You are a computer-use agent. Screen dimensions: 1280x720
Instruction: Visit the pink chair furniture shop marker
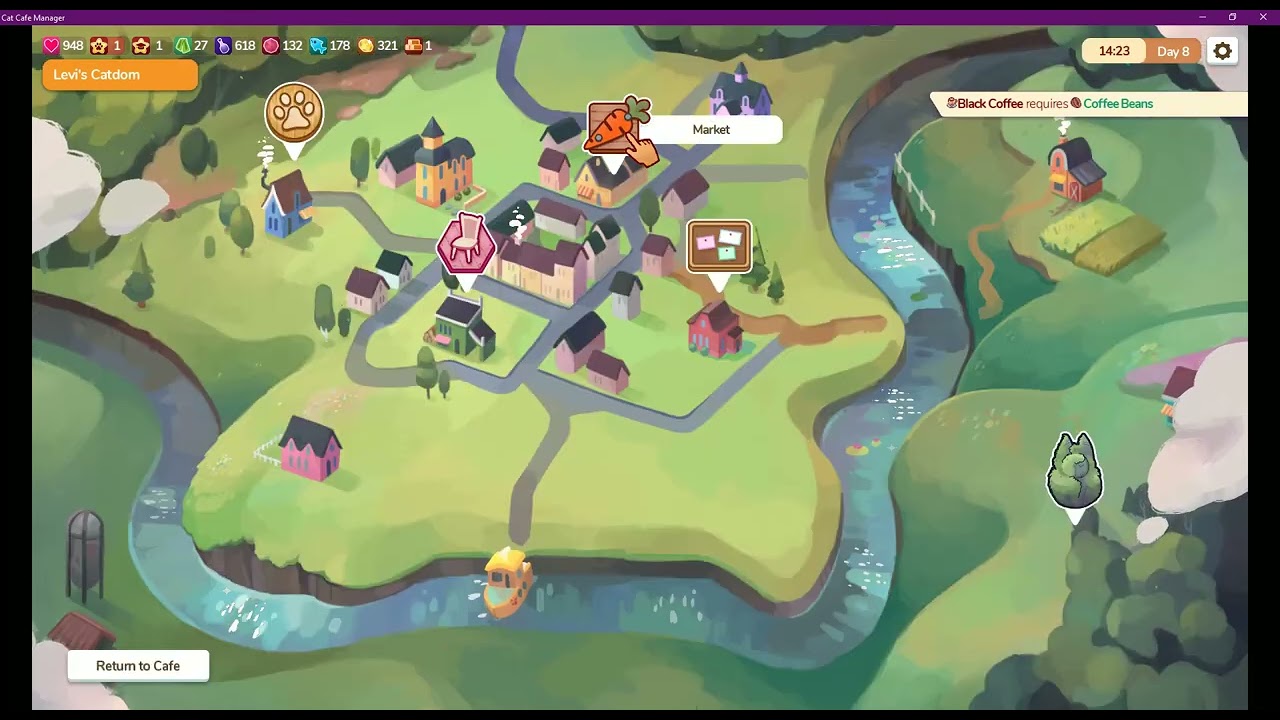point(466,243)
